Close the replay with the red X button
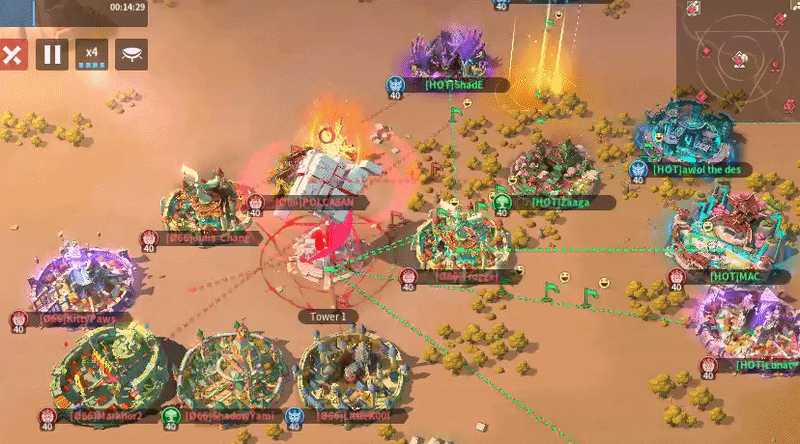The width and height of the screenshot is (800, 444). (x=11, y=54)
